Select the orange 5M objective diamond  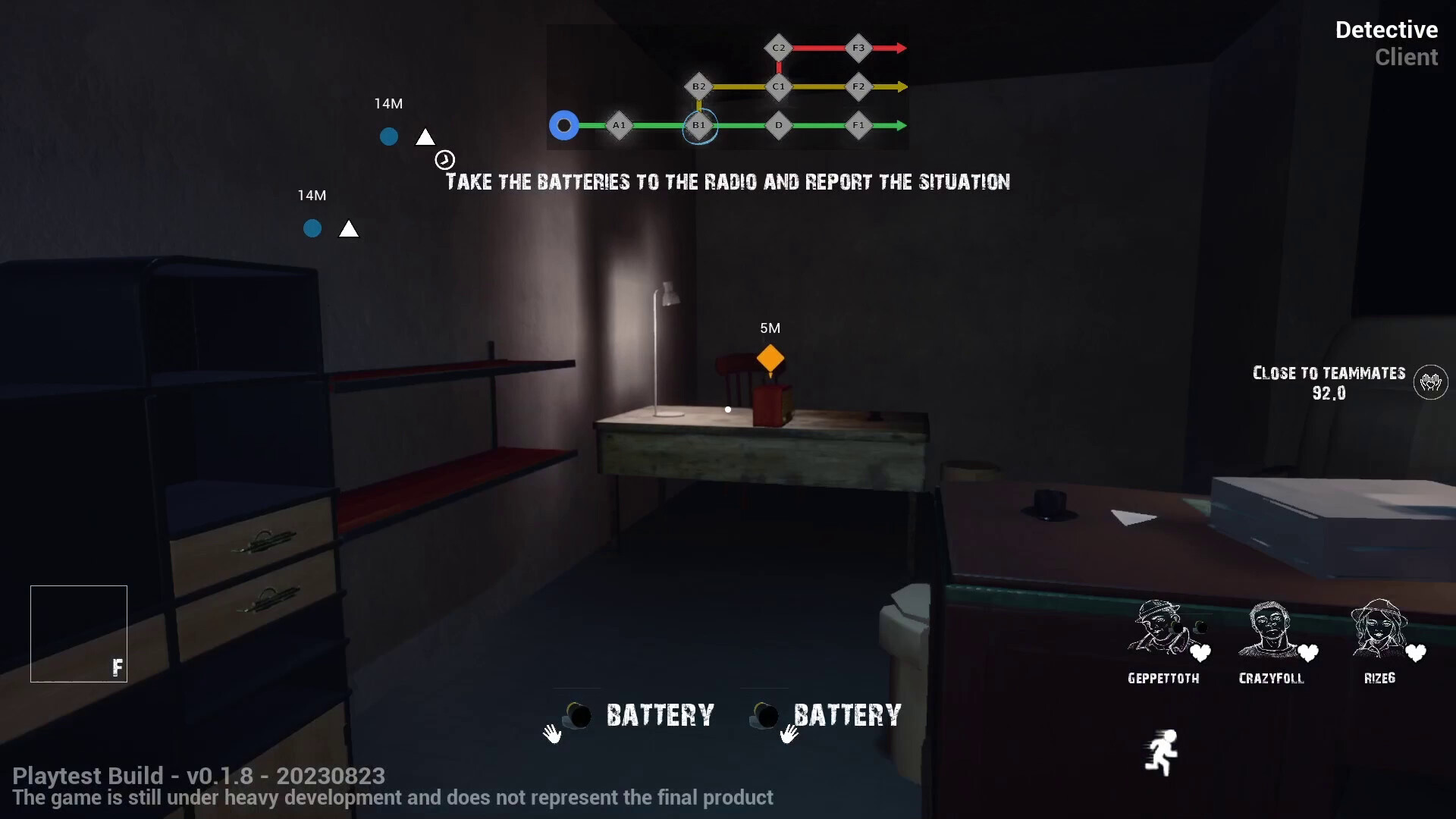tap(770, 358)
